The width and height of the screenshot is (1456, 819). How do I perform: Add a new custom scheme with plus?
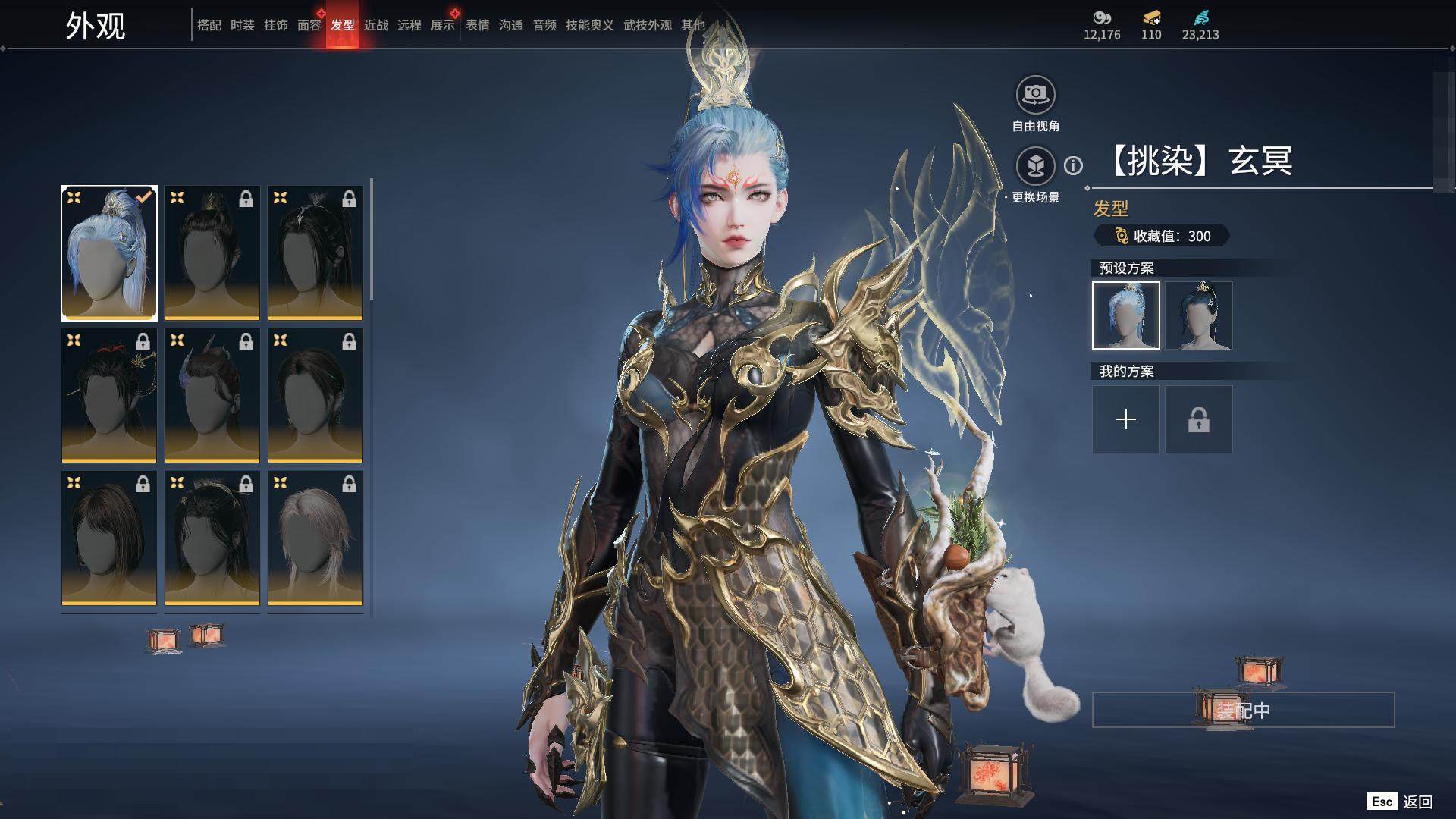tap(1125, 419)
